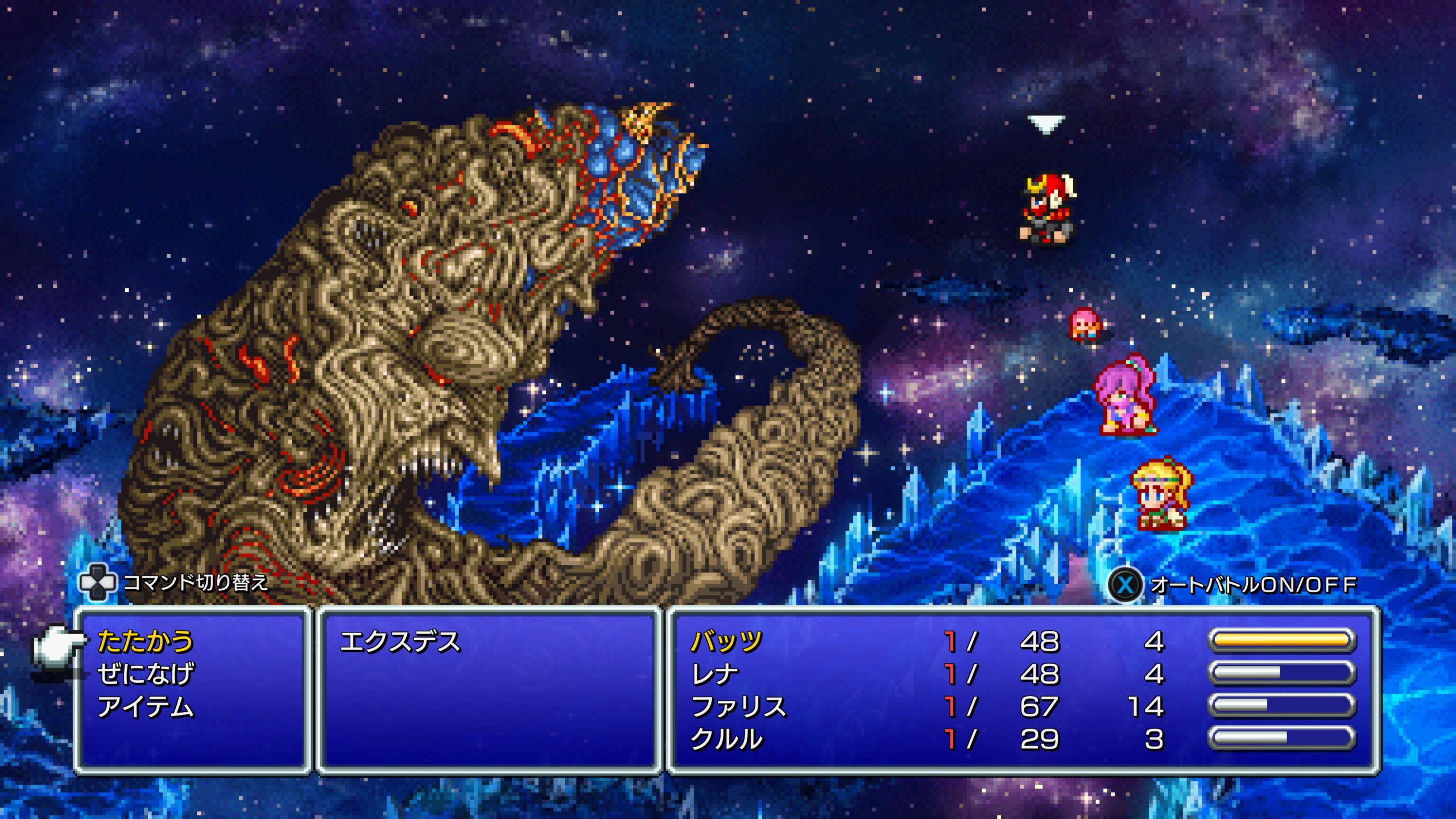1456x819 pixels.
Task: Select party member ファリス row
Action: [x=739, y=707]
